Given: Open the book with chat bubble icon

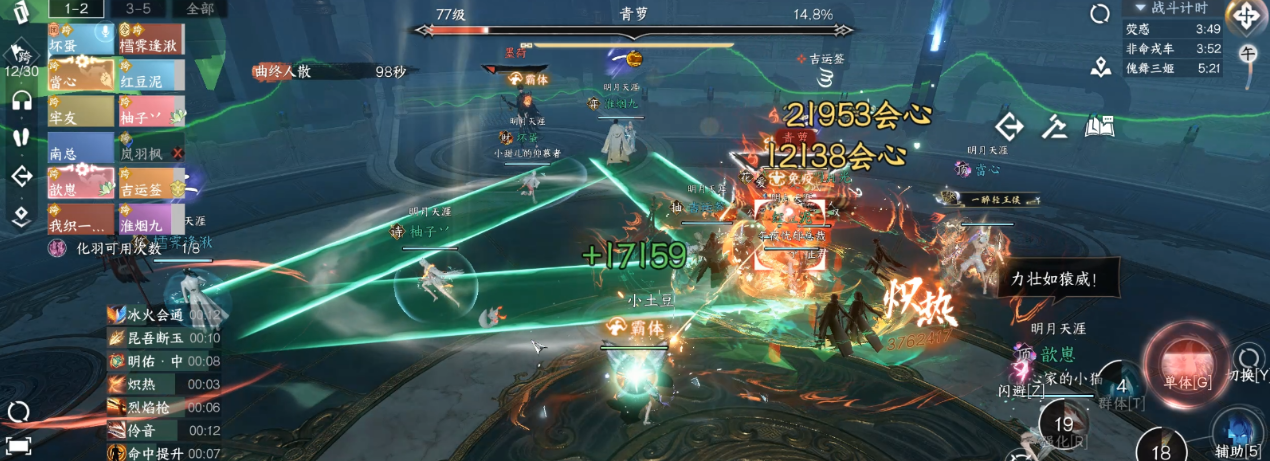Looking at the screenshot, I should click(x=1100, y=126).
